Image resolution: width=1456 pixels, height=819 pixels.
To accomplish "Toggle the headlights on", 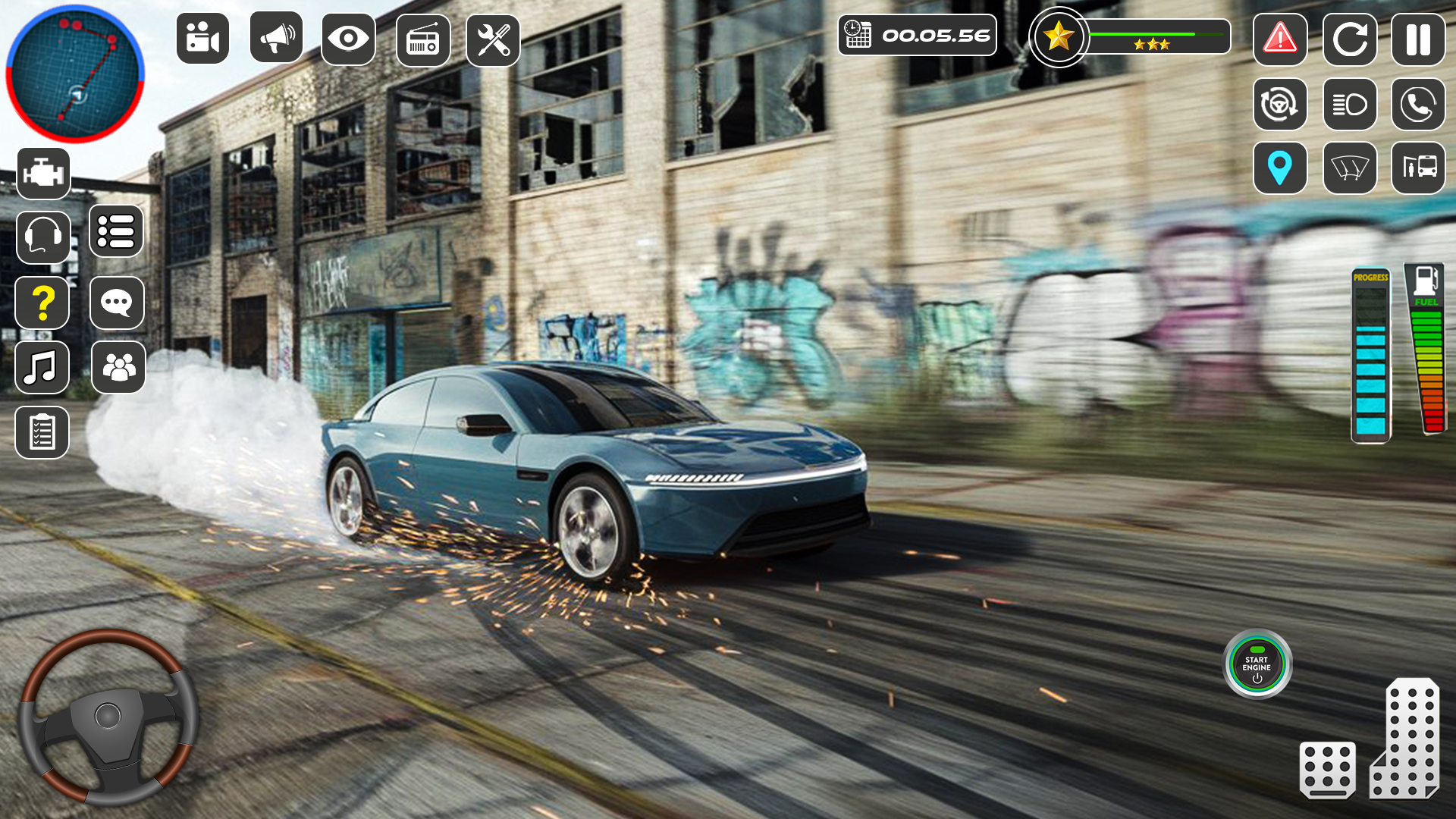I will 1349,105.
